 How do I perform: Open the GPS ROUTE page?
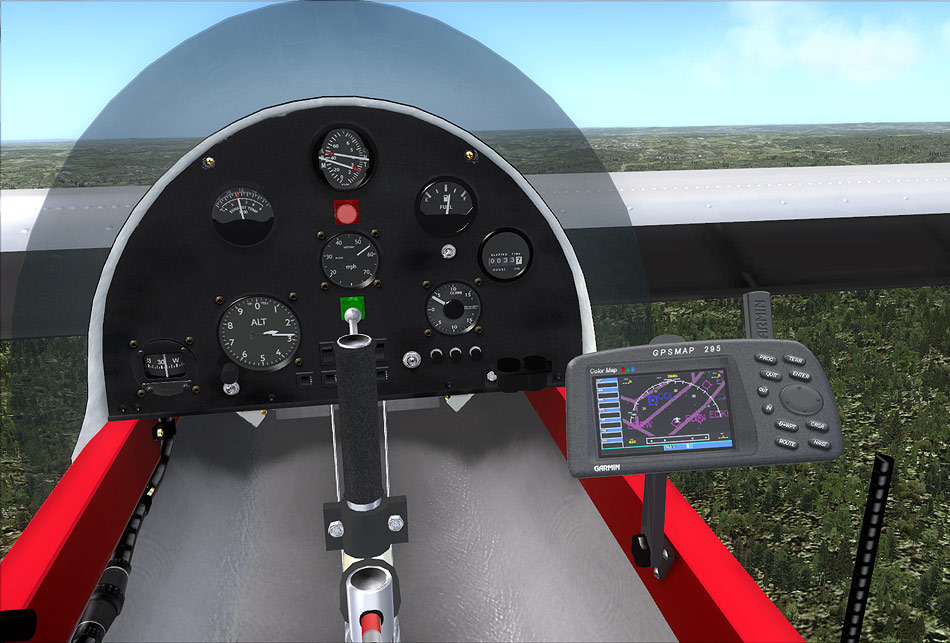coord(787,442)
